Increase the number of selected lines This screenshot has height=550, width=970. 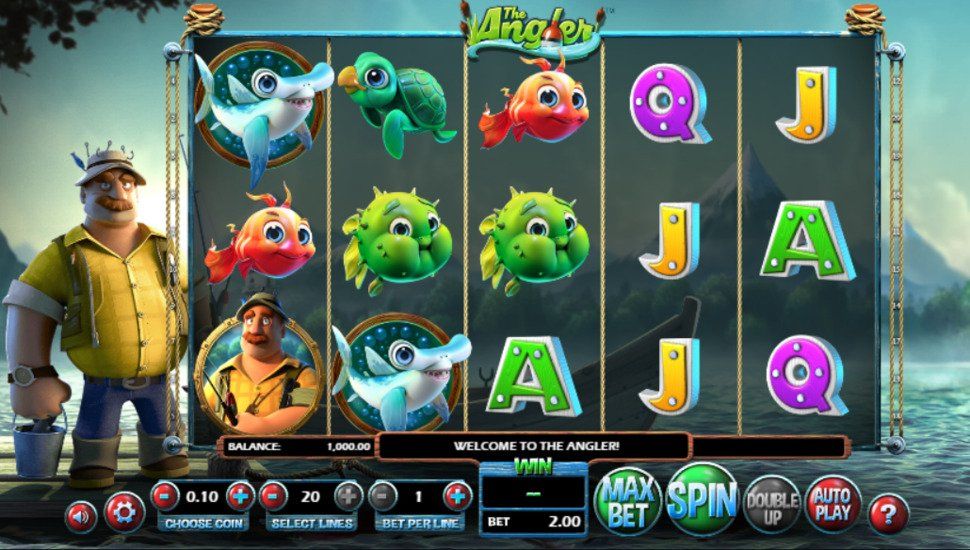(348, 496)
